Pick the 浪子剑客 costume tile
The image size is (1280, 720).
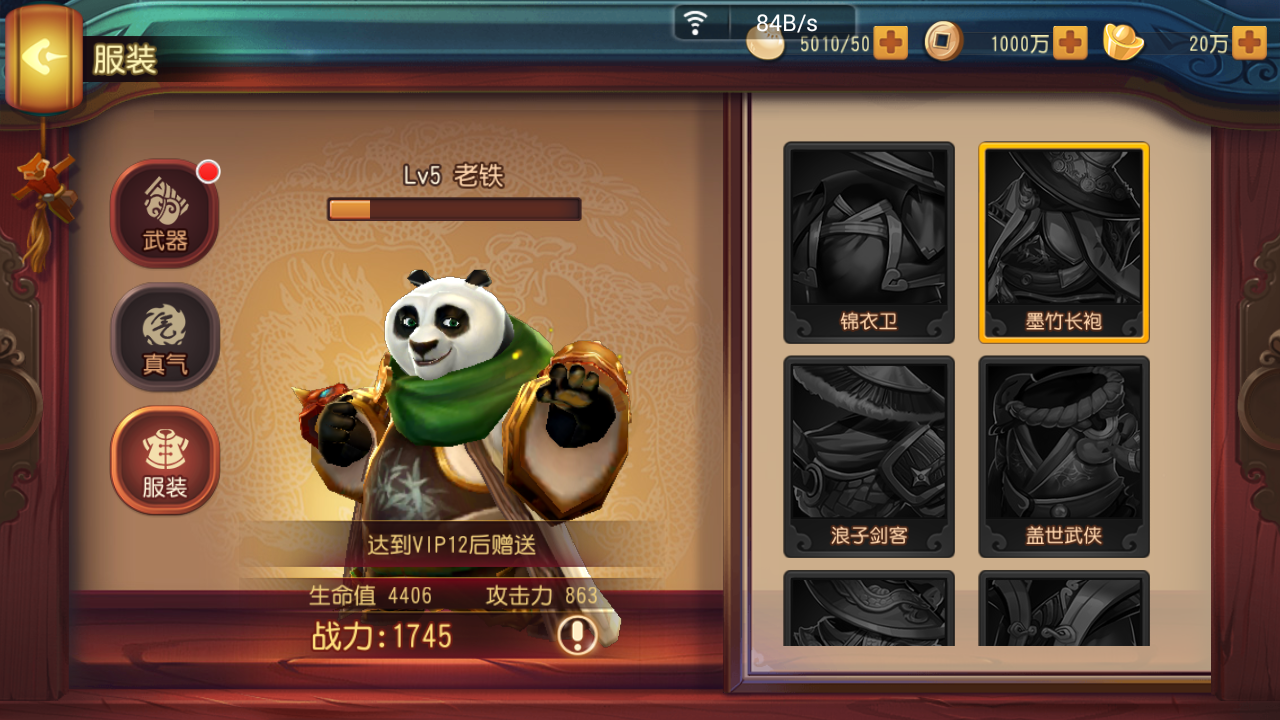(x=869, y=456)
